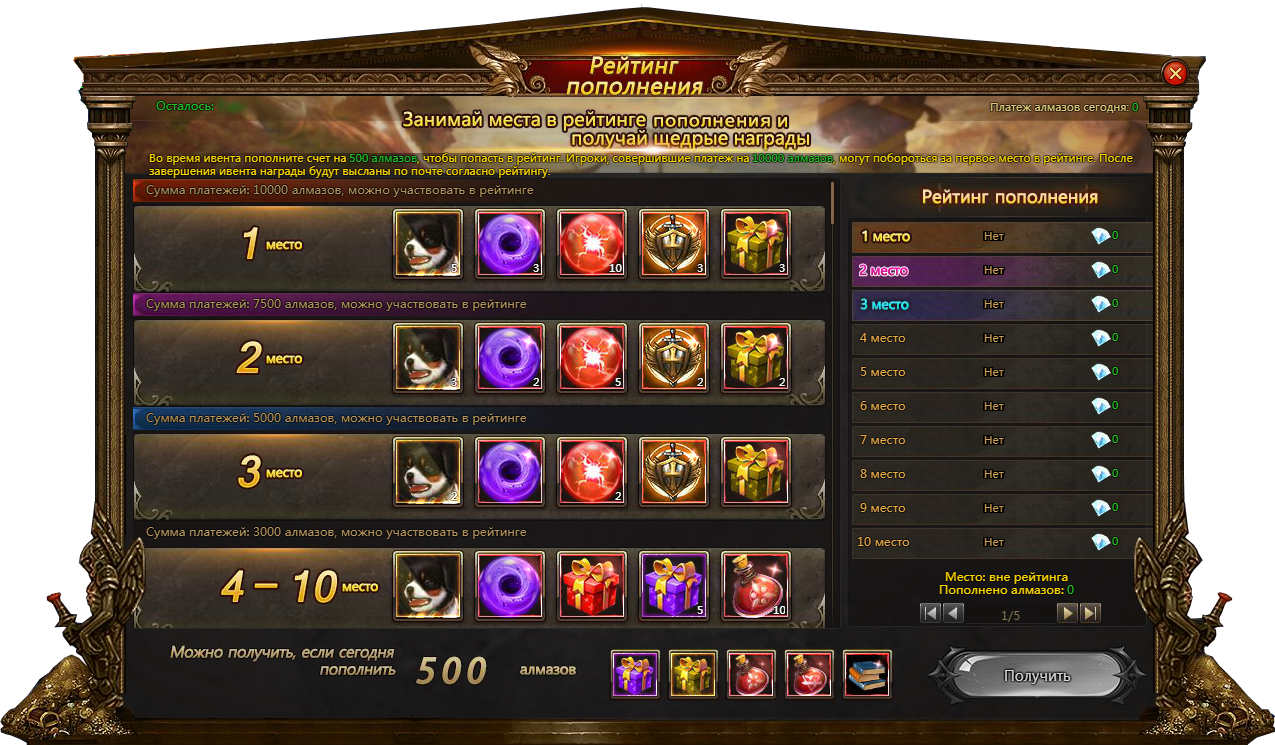Select the dog pet reward for 1 место

tap(428, 243)
